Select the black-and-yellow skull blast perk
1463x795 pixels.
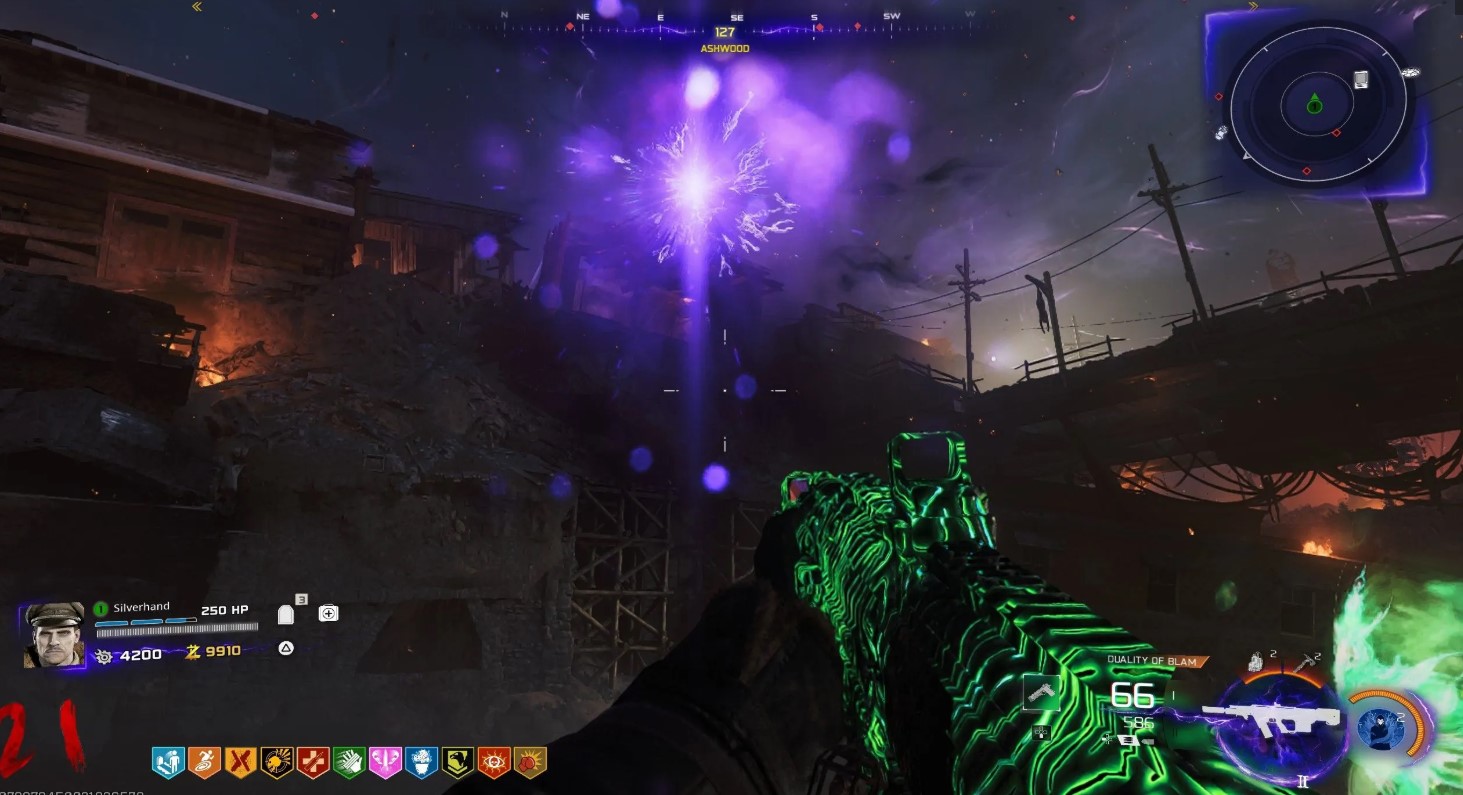pyautogui.click(x=276, y=763)
